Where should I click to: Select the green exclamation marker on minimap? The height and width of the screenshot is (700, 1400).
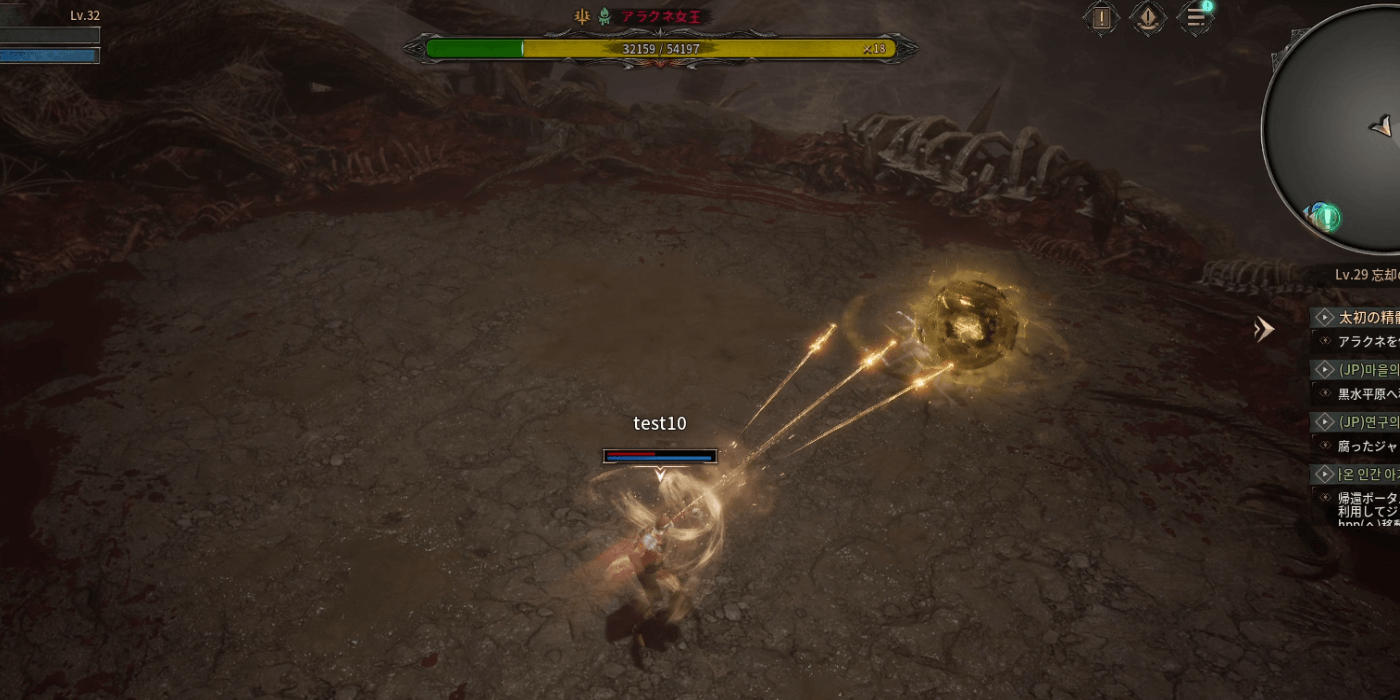coord(1326,217)
